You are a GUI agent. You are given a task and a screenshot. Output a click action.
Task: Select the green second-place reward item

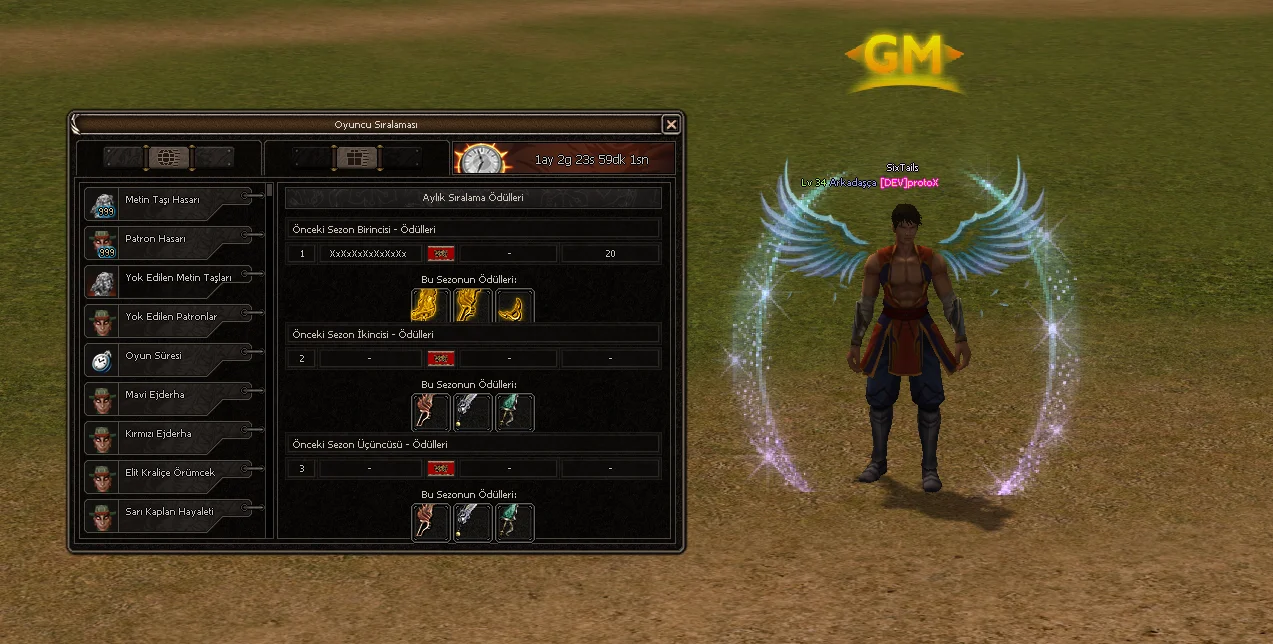[515, 412]
